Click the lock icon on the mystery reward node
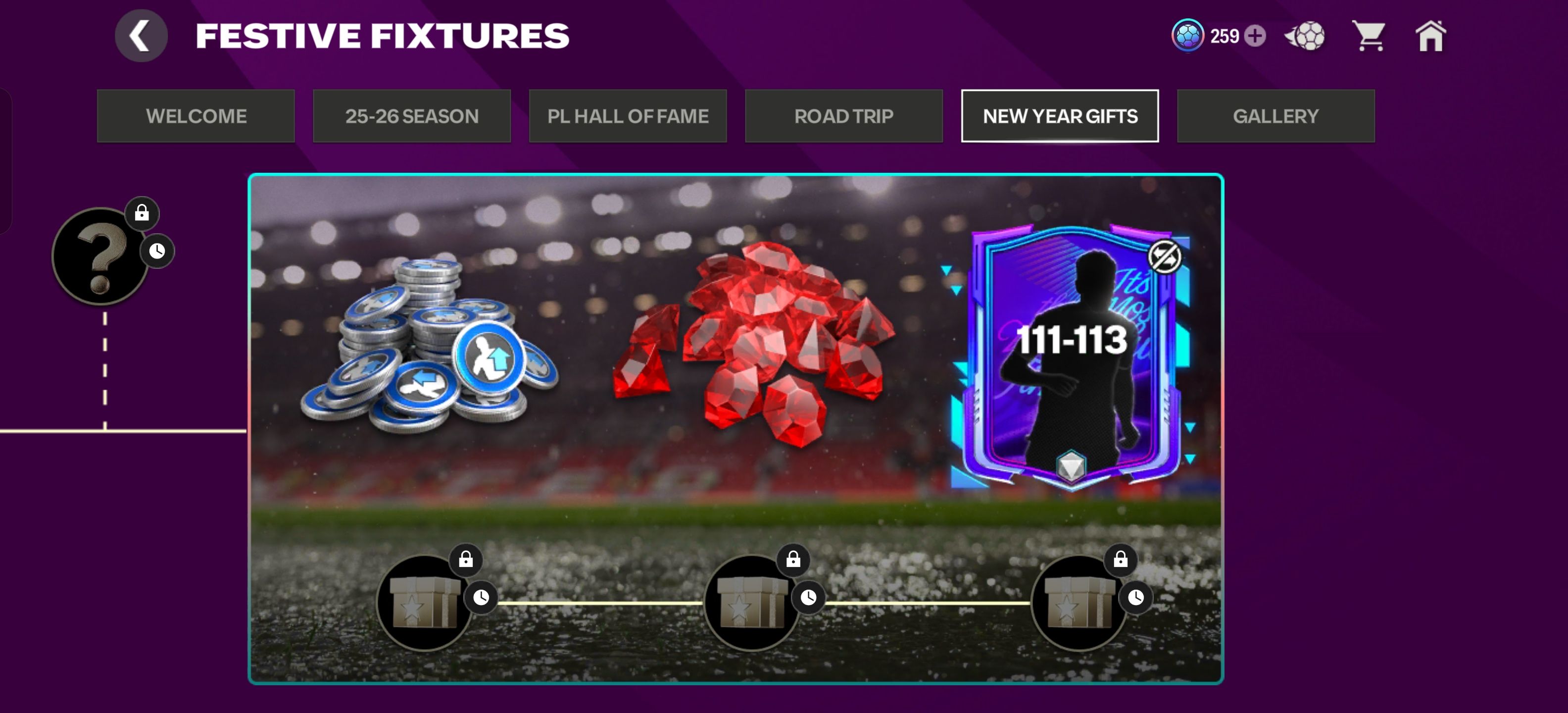 coord(142,212)
